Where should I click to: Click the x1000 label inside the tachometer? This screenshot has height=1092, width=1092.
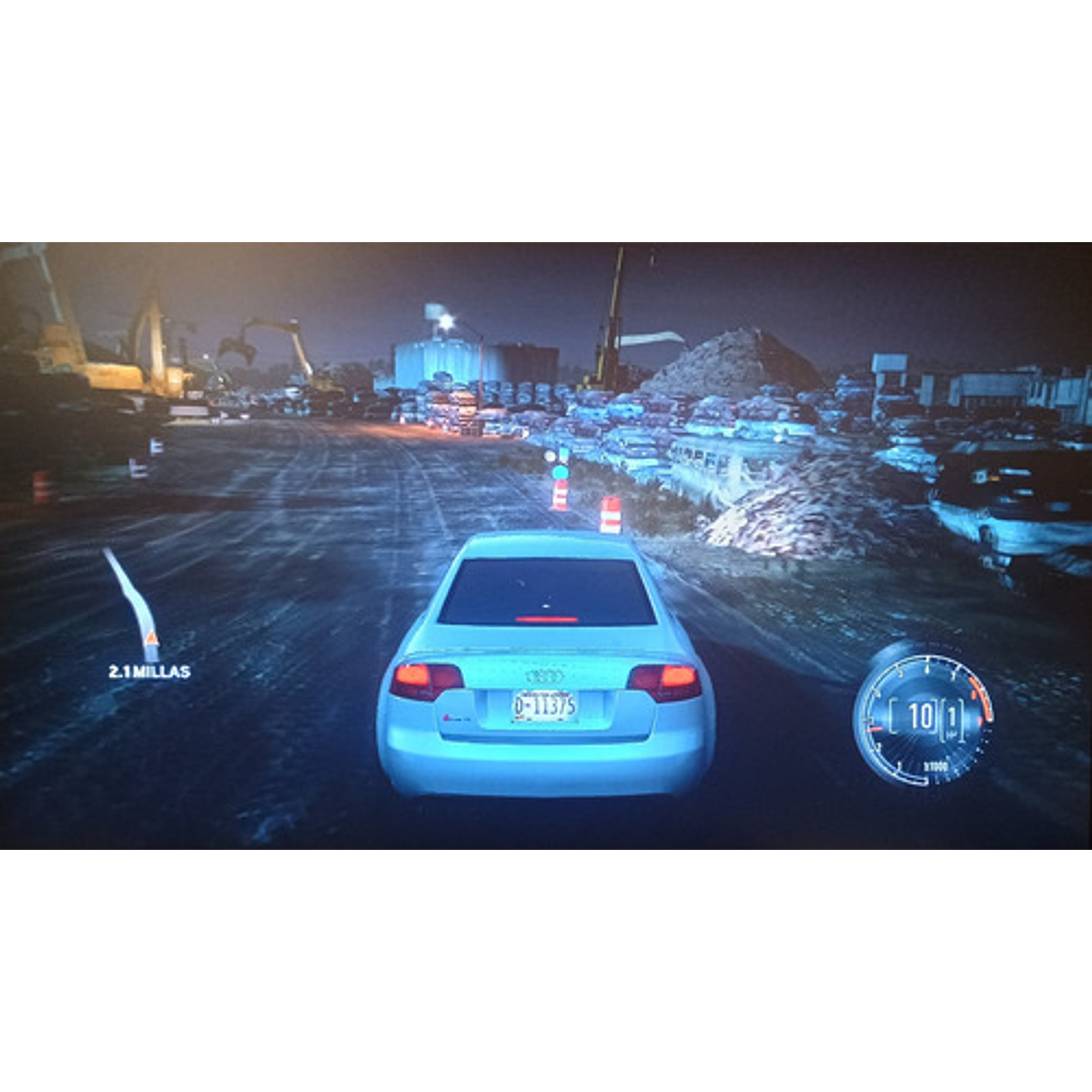pyautogui.click(x=936, y=765)
